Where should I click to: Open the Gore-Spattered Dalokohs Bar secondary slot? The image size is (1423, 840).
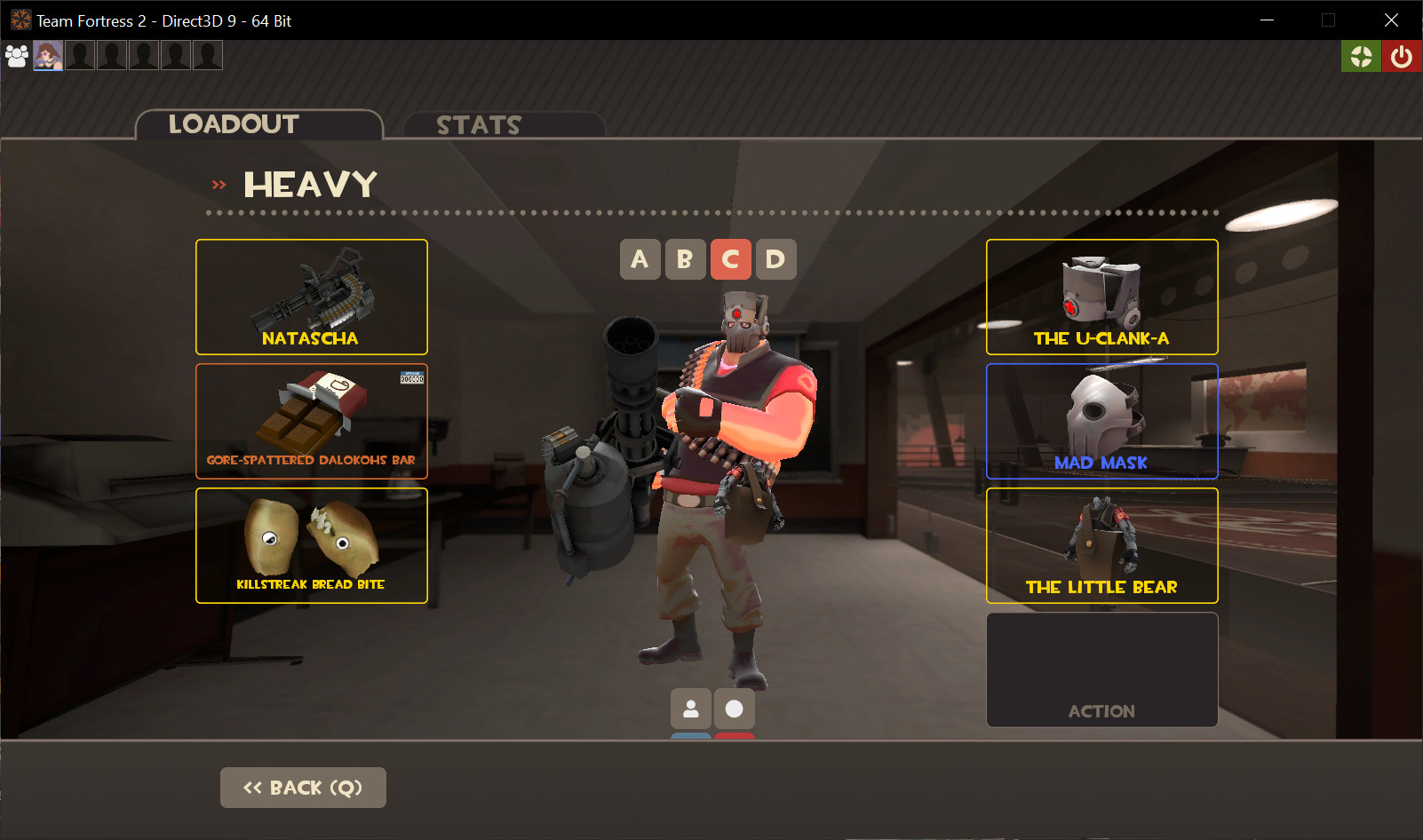tap(311, 421)
